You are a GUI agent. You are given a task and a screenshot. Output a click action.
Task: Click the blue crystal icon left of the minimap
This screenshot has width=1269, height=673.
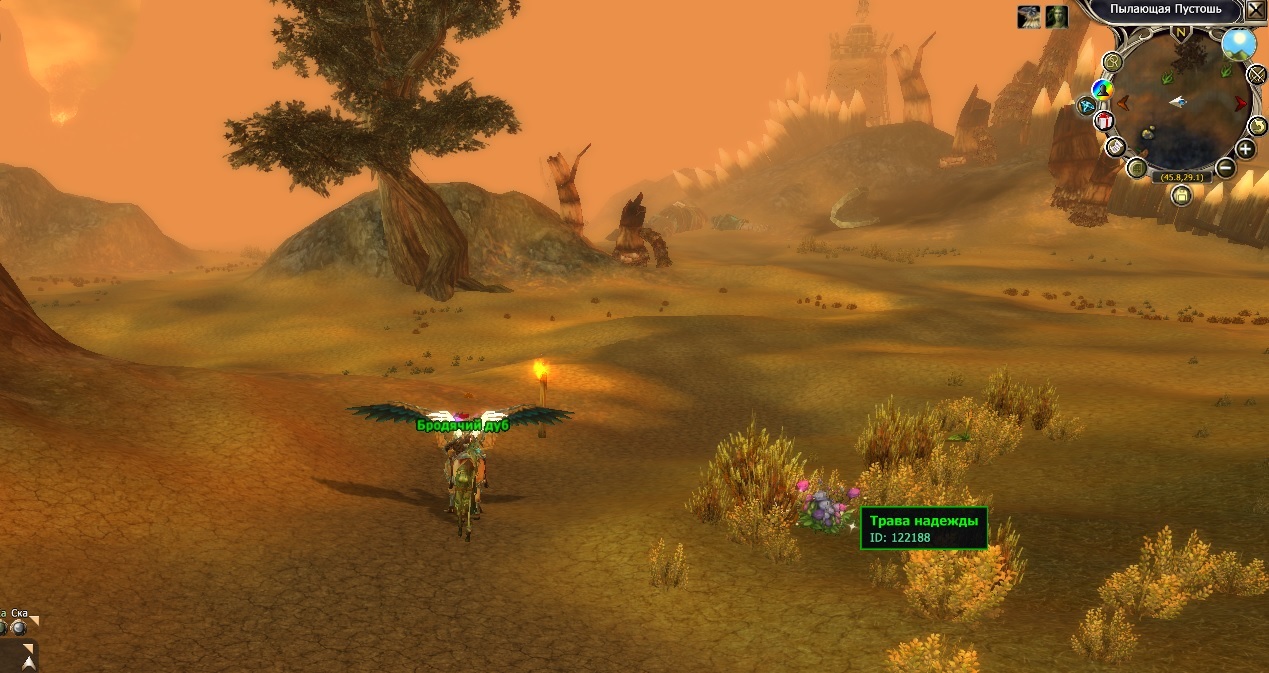pos(1086,105)
